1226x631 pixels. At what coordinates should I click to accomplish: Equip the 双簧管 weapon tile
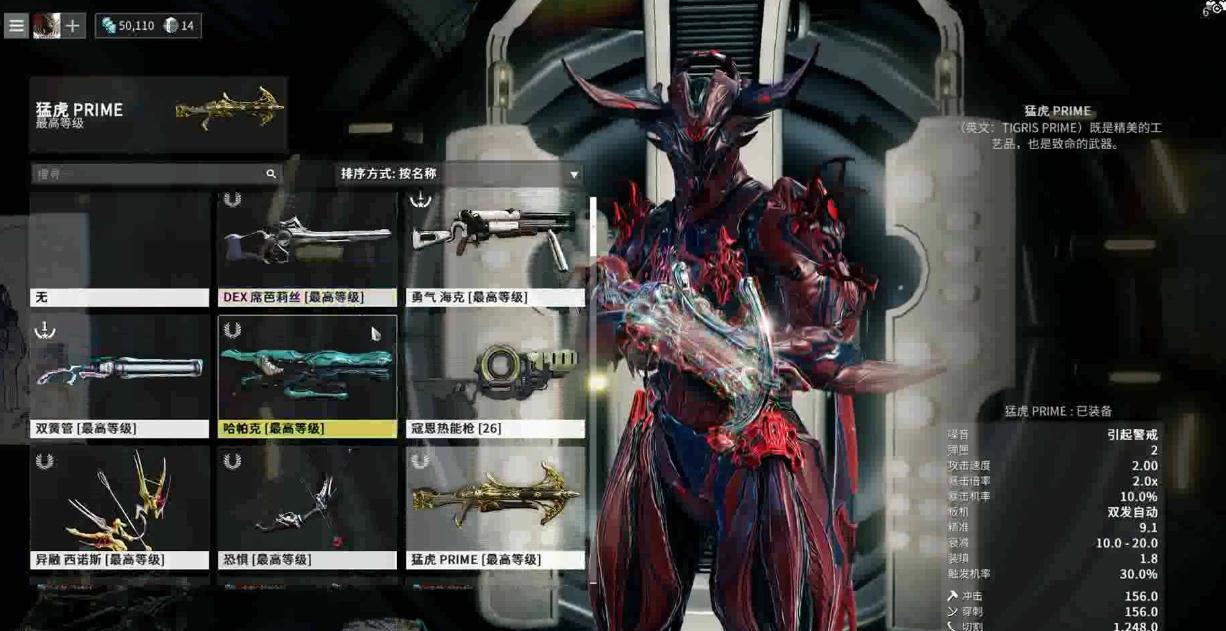pos(119,377)
